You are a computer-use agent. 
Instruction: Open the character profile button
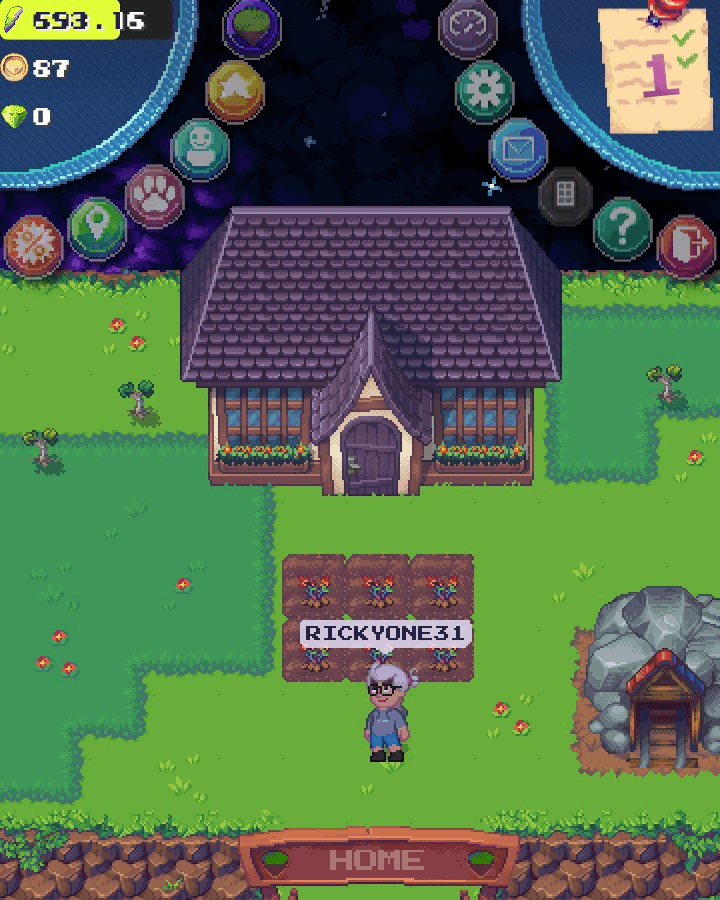pos(201,148)
